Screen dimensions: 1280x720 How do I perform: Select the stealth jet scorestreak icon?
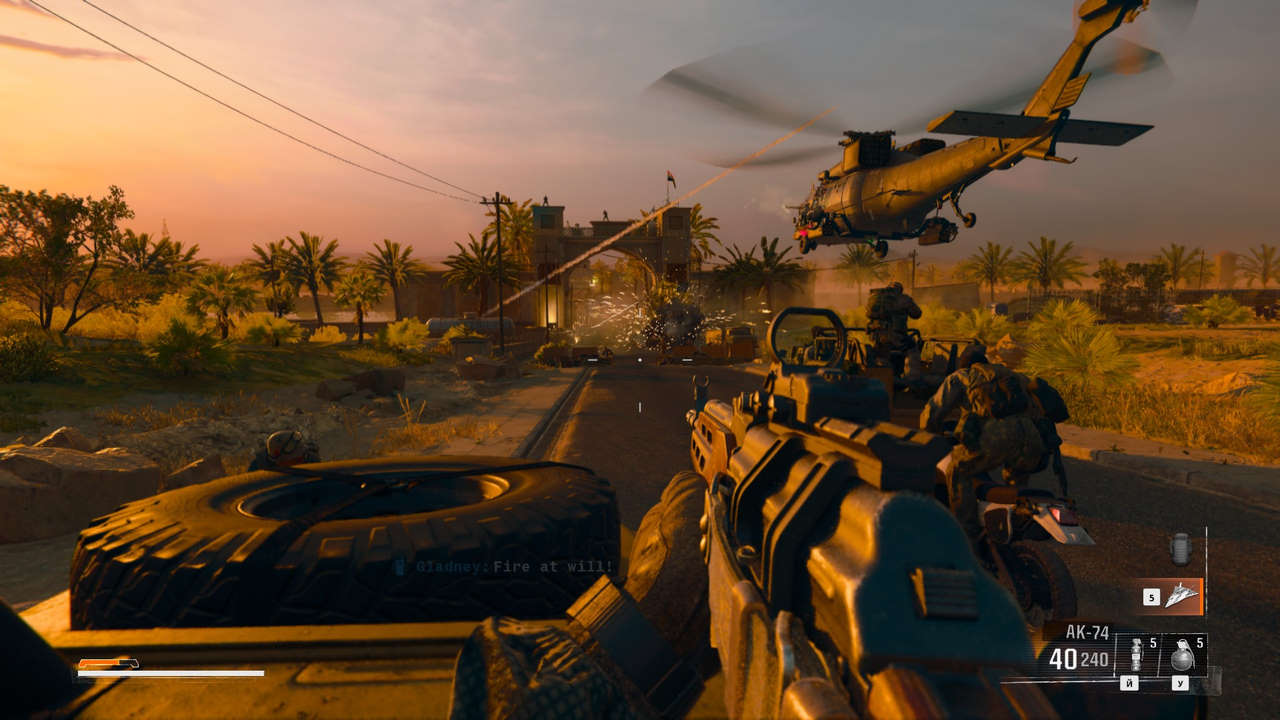tap(1182, 596)
